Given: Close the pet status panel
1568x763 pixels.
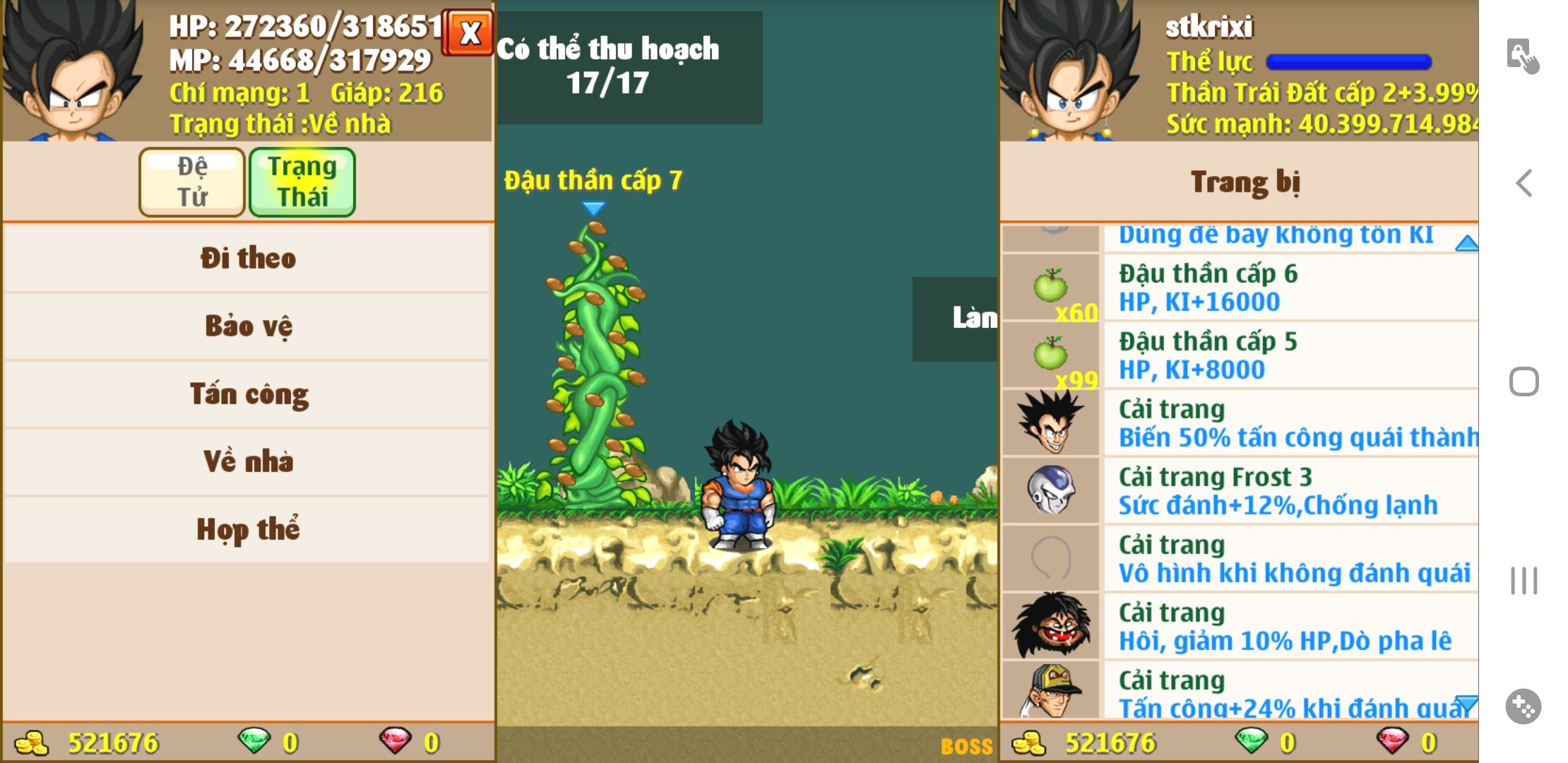Looking at the screenshot, I should (x=468, y=32).
